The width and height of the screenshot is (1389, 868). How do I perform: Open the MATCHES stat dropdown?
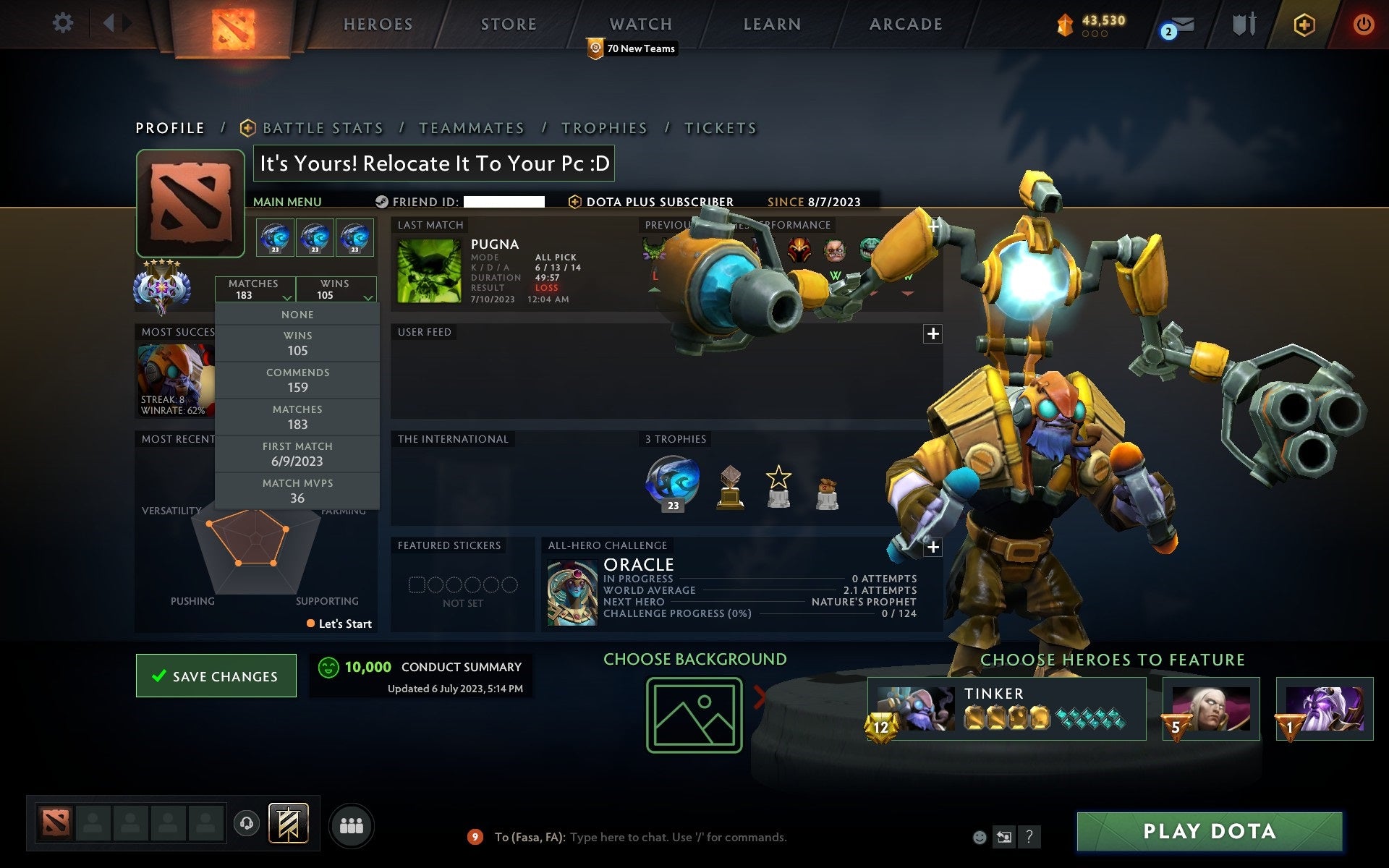coord(255,289)
